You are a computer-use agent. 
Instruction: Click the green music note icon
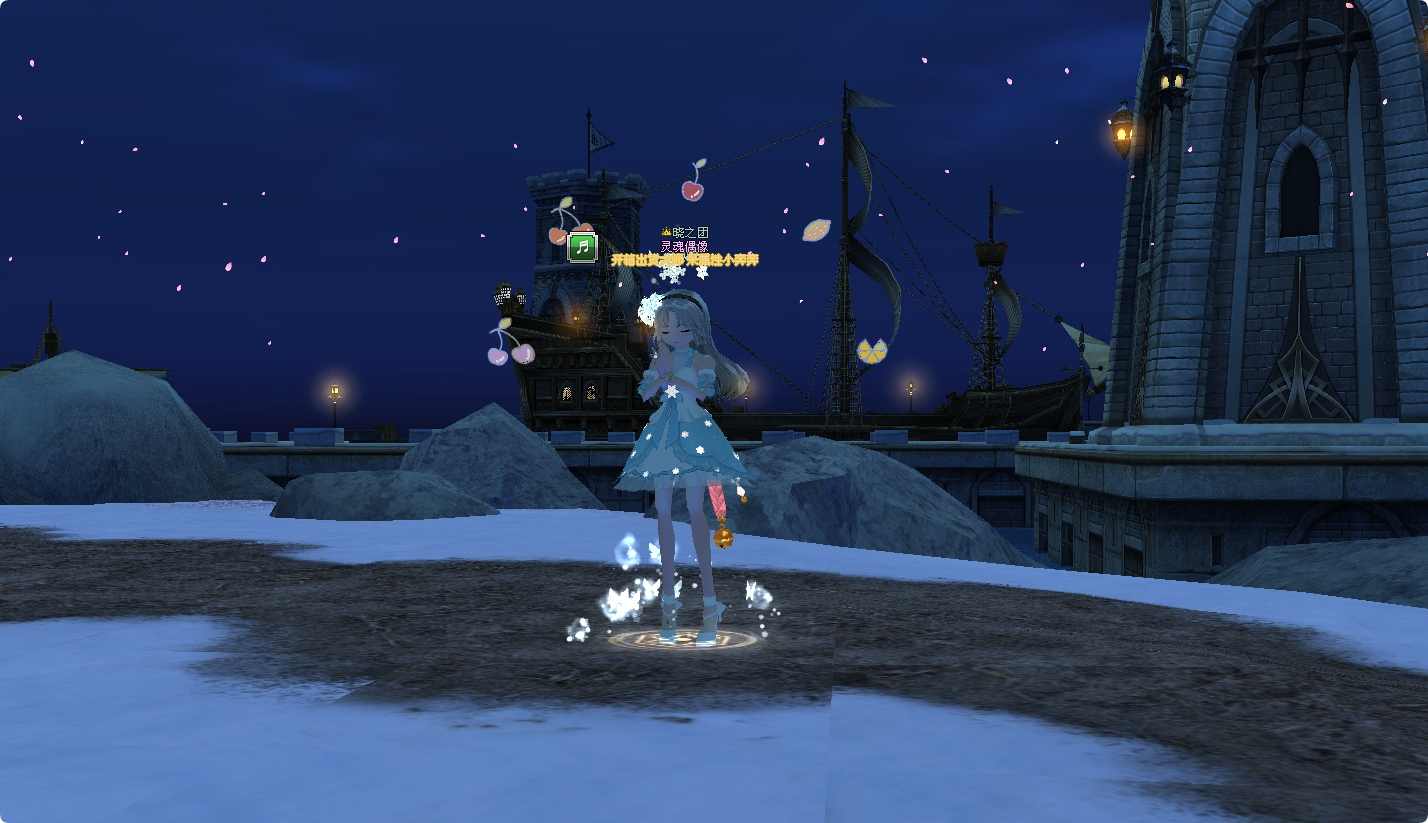point(582,247)
